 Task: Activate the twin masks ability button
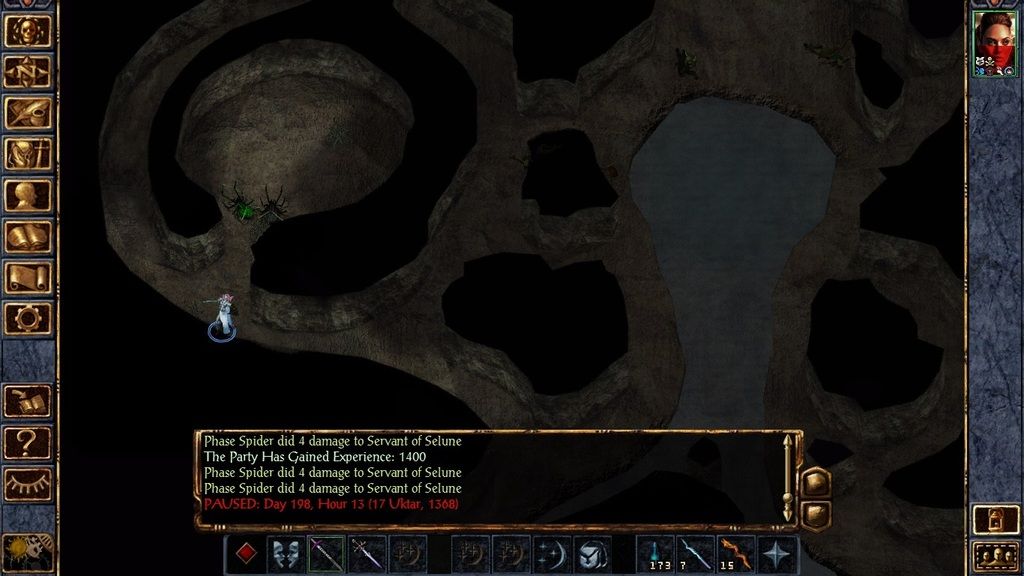285,554
